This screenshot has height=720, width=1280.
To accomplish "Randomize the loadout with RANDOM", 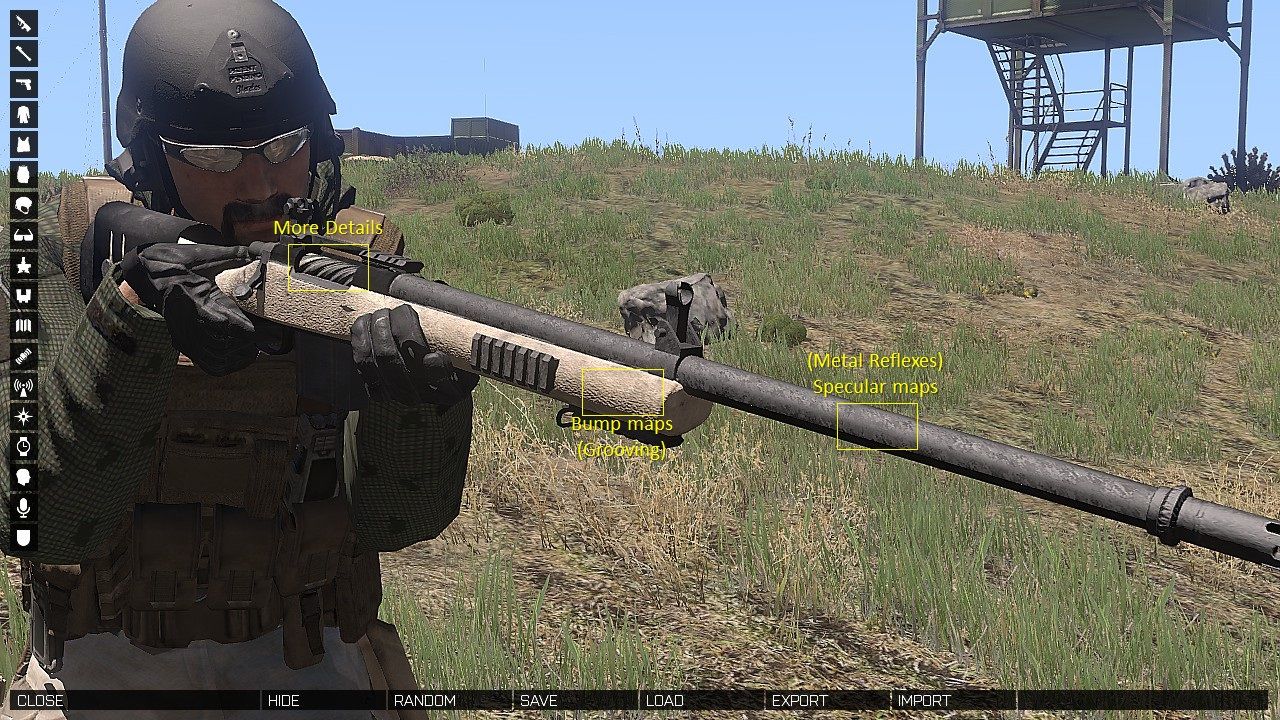I will [425, 700].
